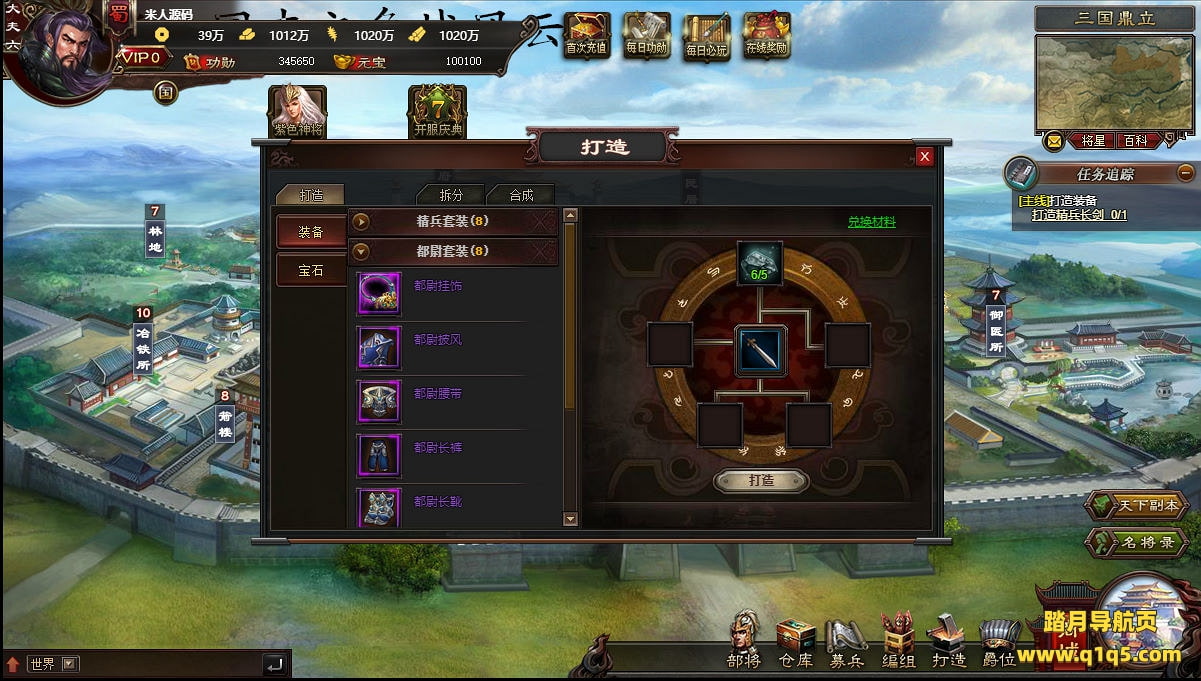This screenshot has width=1201, height=681.
Task: Switch to the 拆分 tab
Action: 451,195
